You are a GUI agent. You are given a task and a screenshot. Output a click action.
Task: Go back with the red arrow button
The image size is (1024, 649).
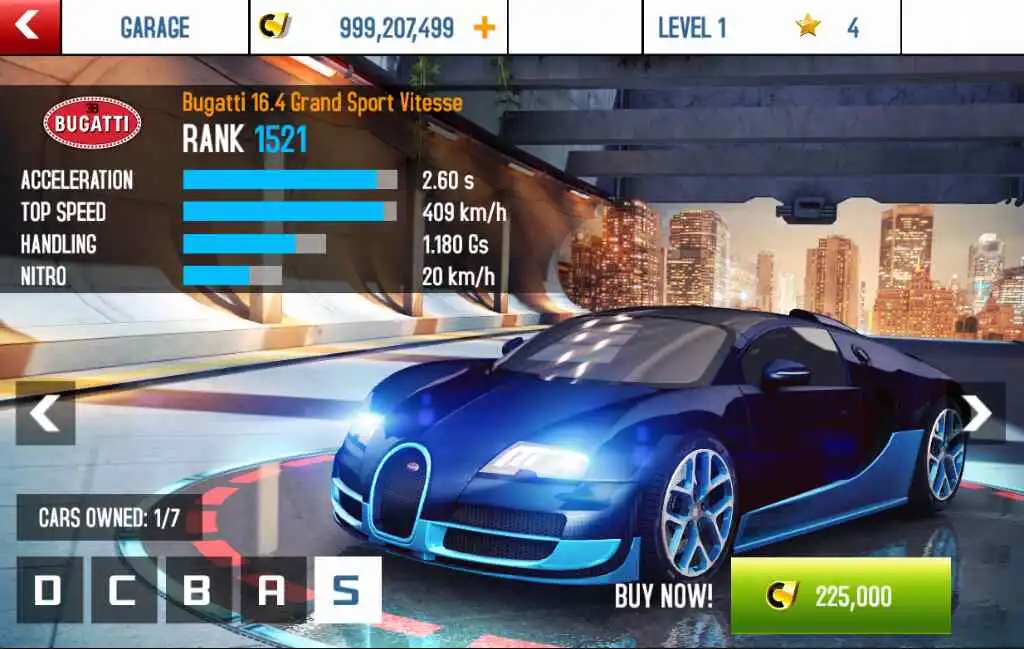pyautogui.click(x=29, y=26)
